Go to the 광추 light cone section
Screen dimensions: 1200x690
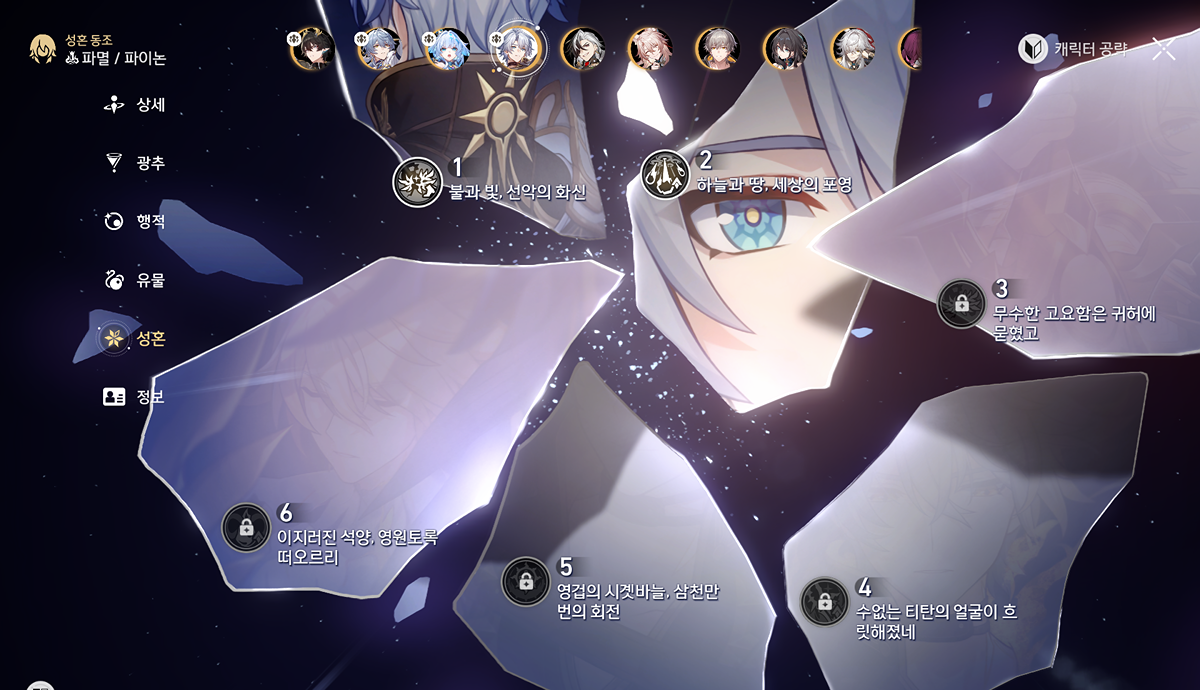tap(137, 163)
